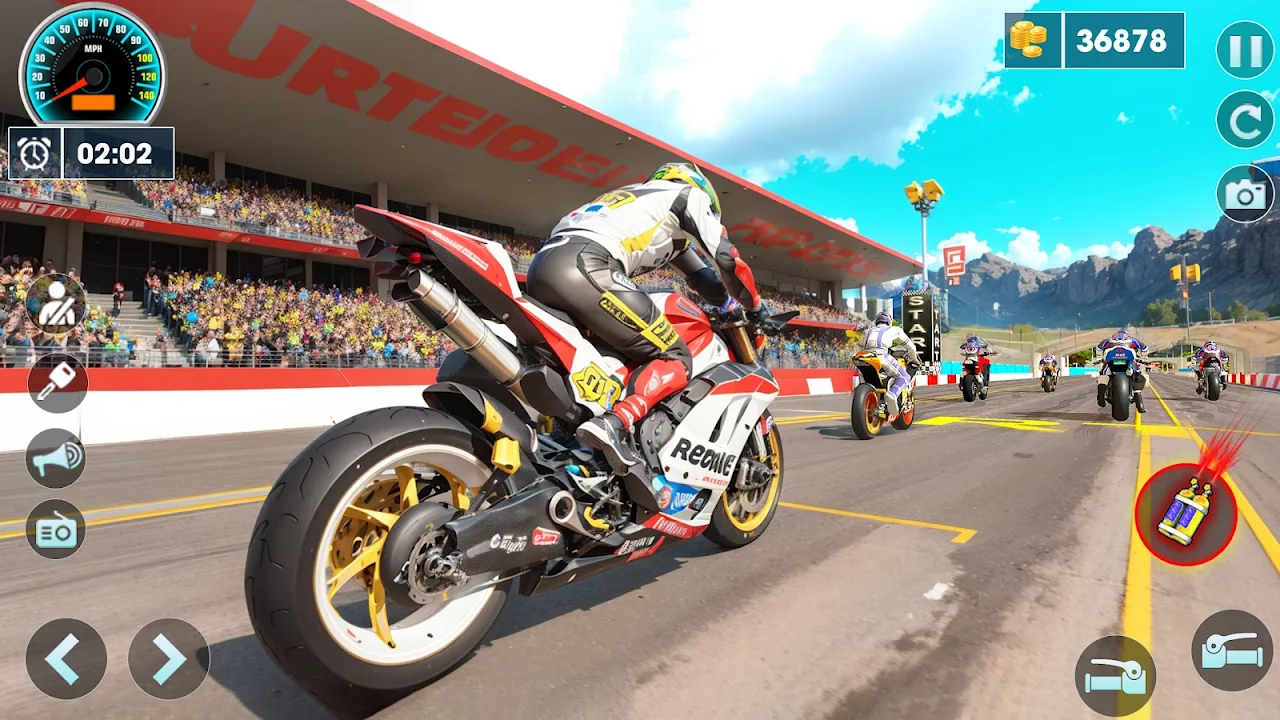Squeeze the left handlebar brake lever
The width and height of the screenshot is (1280, 720).
pyautogui.click(x=1116, y=677)
